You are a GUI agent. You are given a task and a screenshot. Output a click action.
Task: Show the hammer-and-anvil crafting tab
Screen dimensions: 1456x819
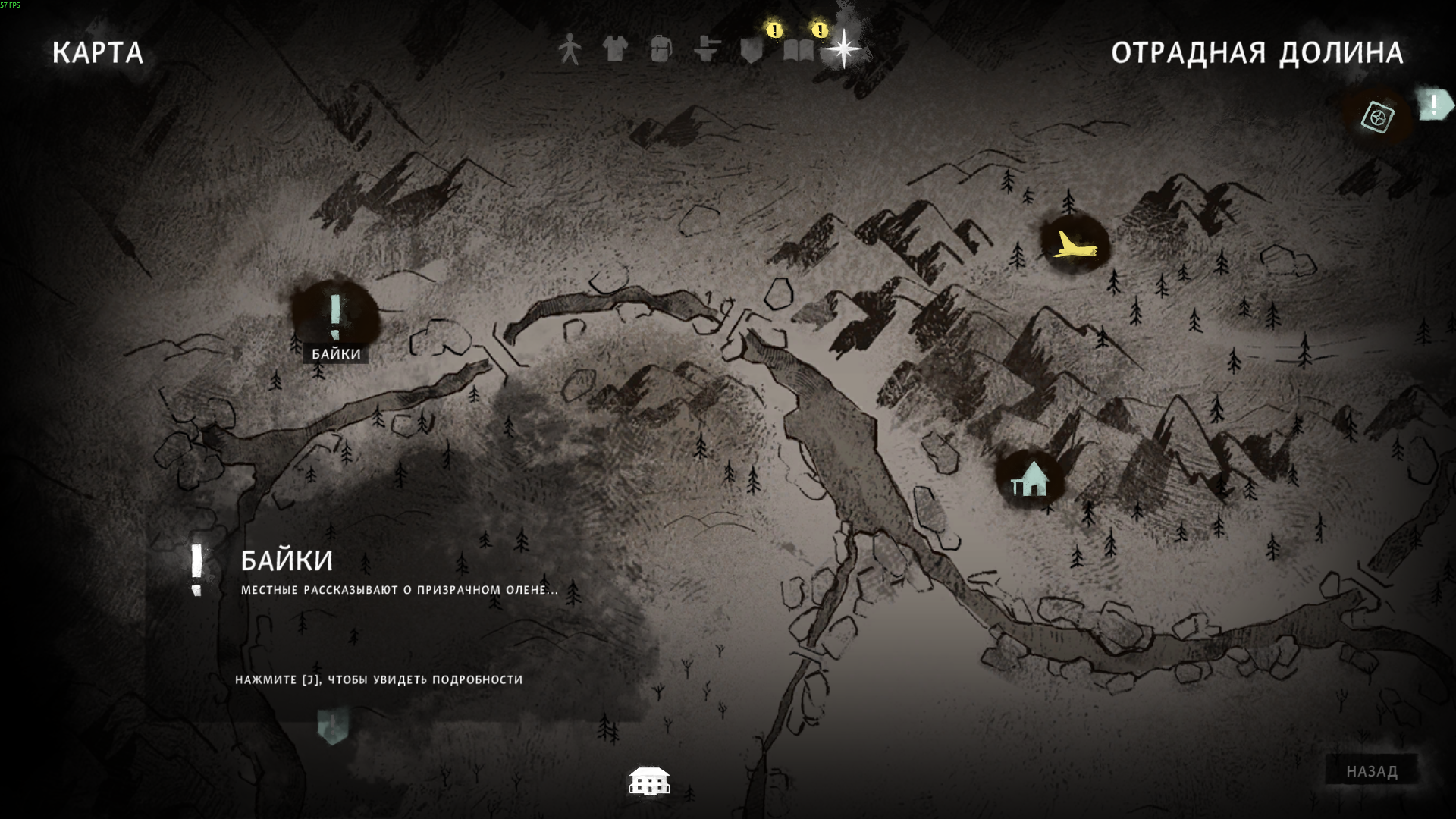coord(706,49)
